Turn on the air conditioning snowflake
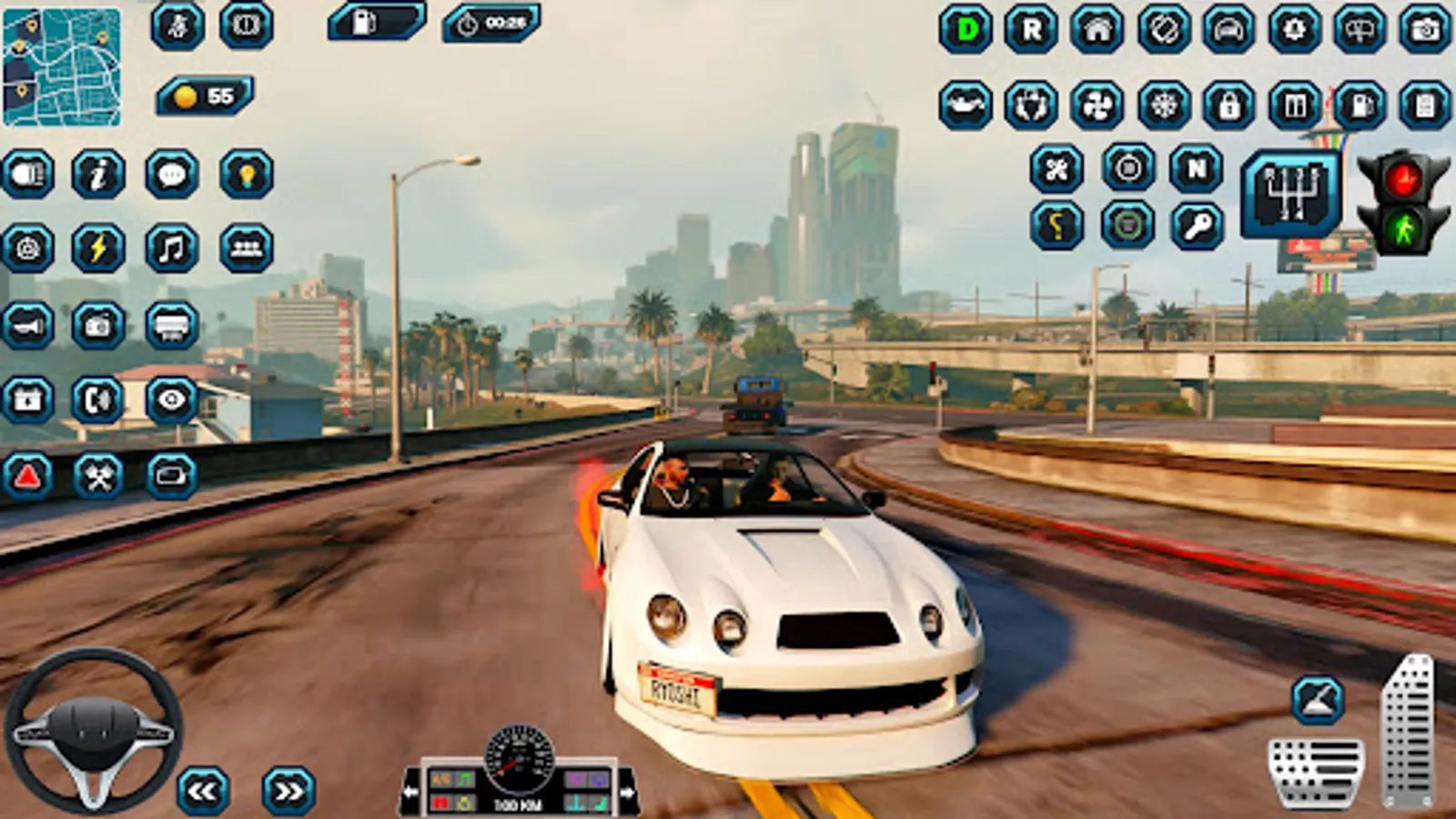 [x=1164, y=106]
